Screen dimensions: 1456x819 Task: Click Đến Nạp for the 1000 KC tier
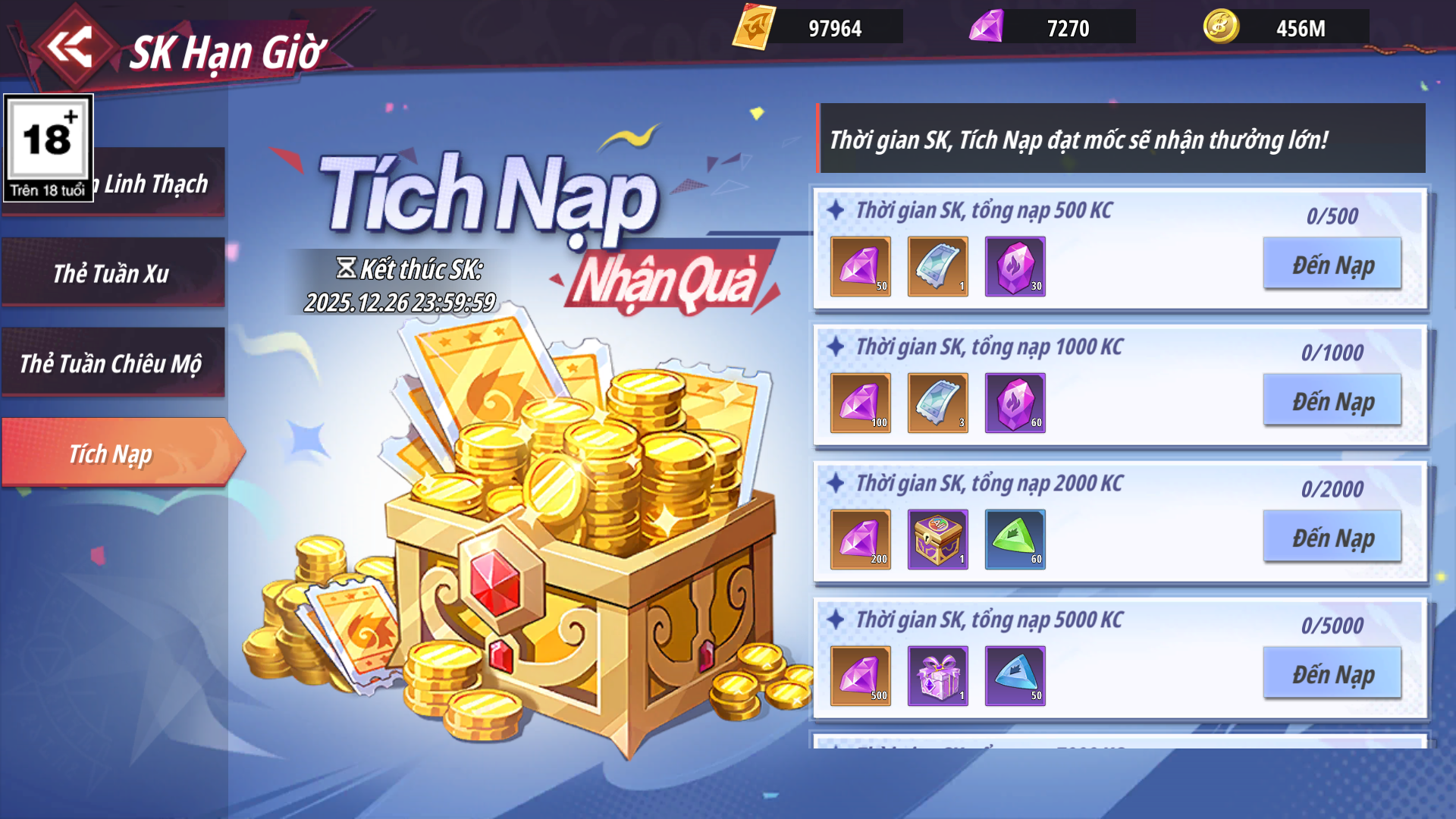point(1332,401)
